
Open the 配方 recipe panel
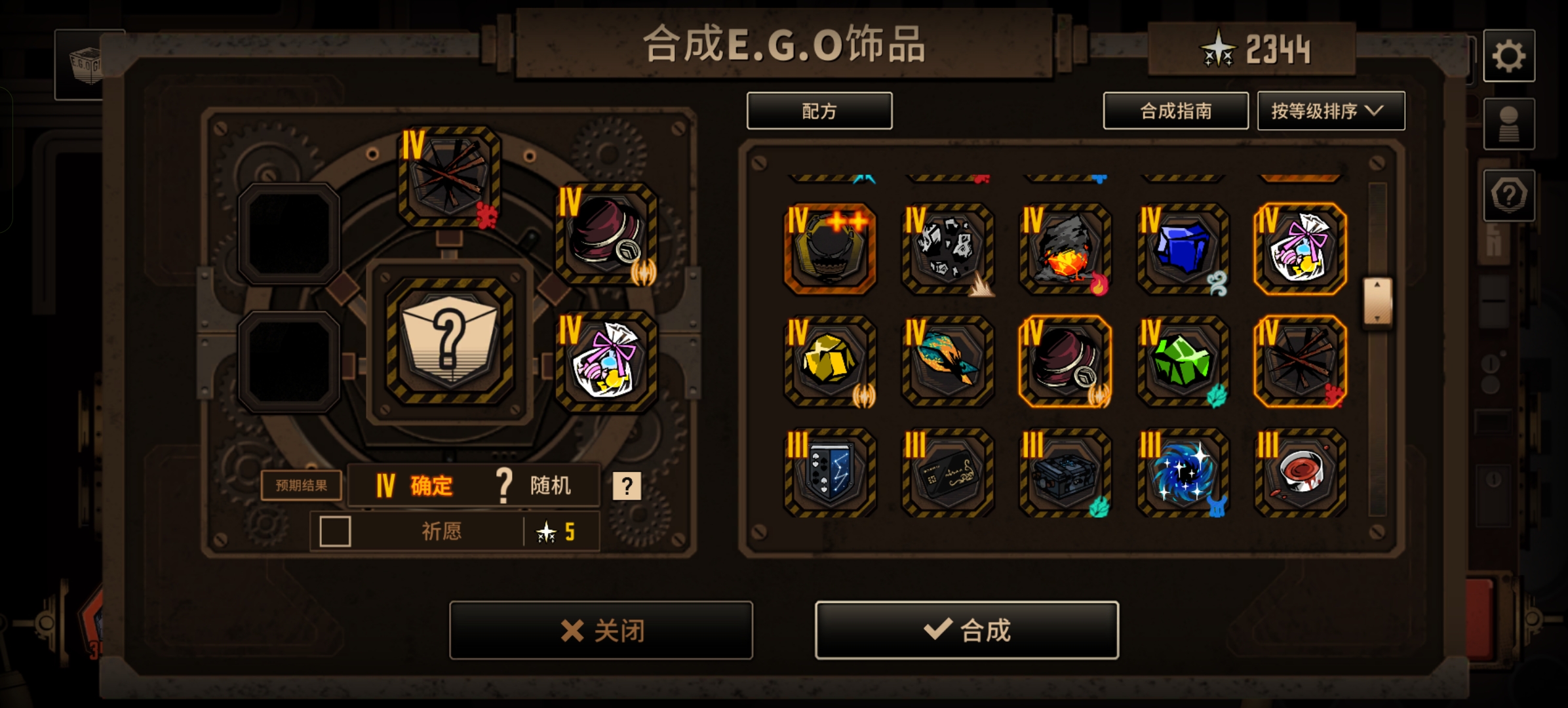[x=819, y=111]
